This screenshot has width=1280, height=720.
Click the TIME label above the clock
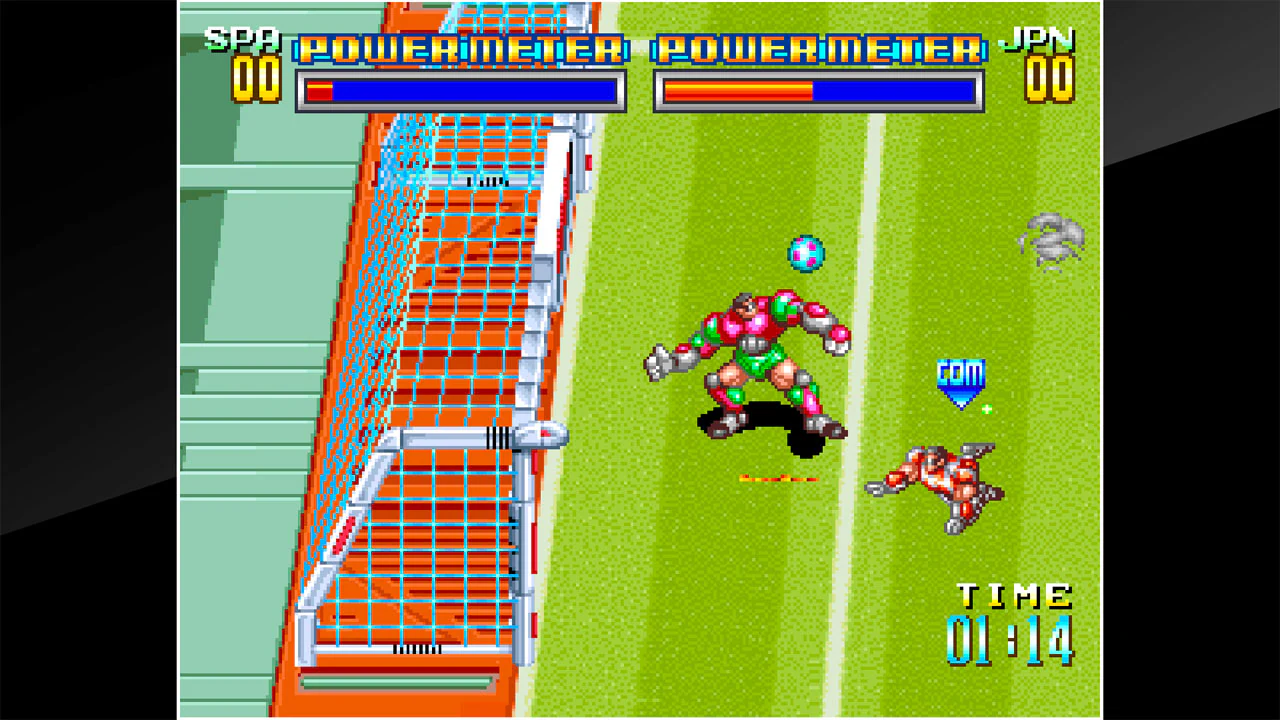[x=1013, y=594]
